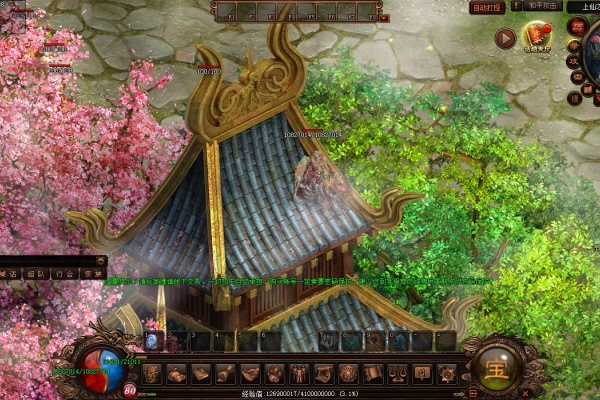The width and height of the screenshot is (600, 400).
Task: Open the 活动大厅 event hall icon
Action: click(x=538, y=38)
